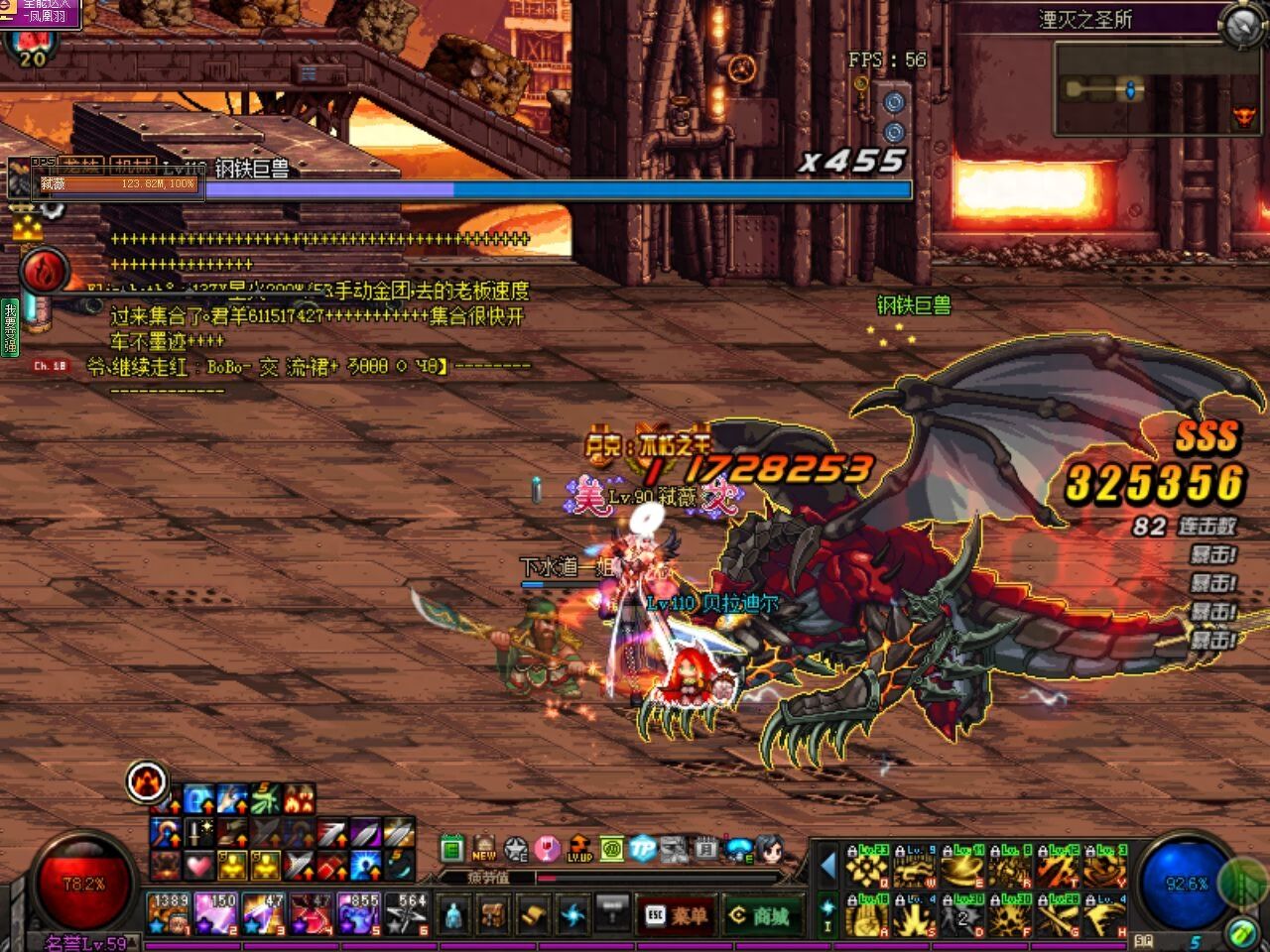The width and height of the screenshot is (1270, 952).
Task: Activate the F hotkey skill icon
Action: click(x=1012, y=915)
